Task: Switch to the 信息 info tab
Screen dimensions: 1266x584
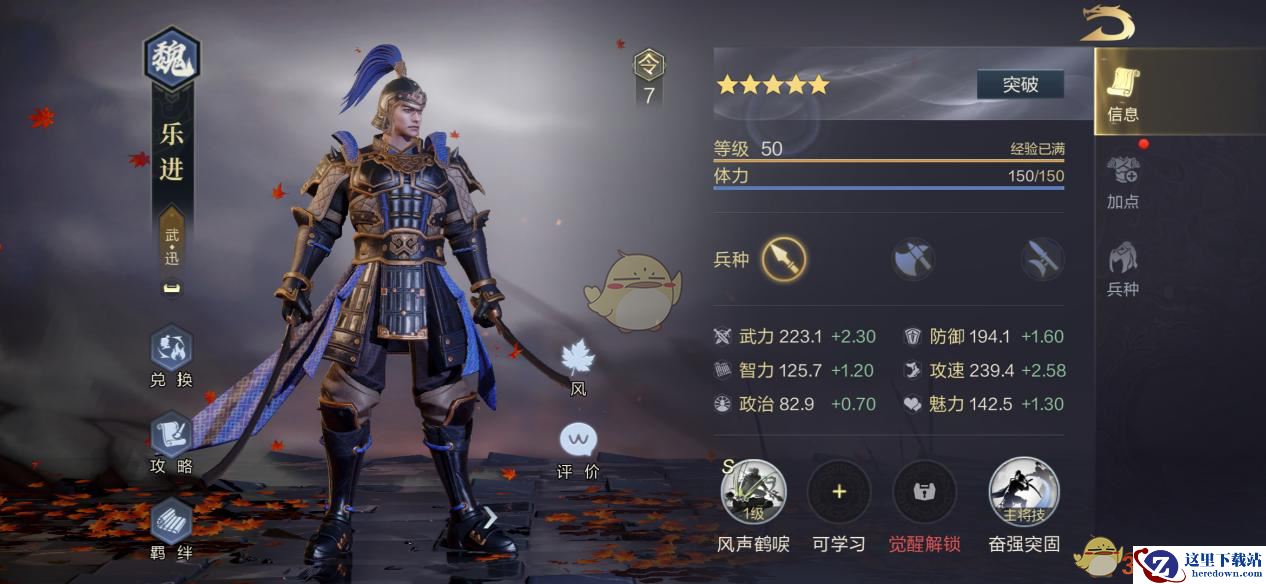Action: [x=1123, y=95]
